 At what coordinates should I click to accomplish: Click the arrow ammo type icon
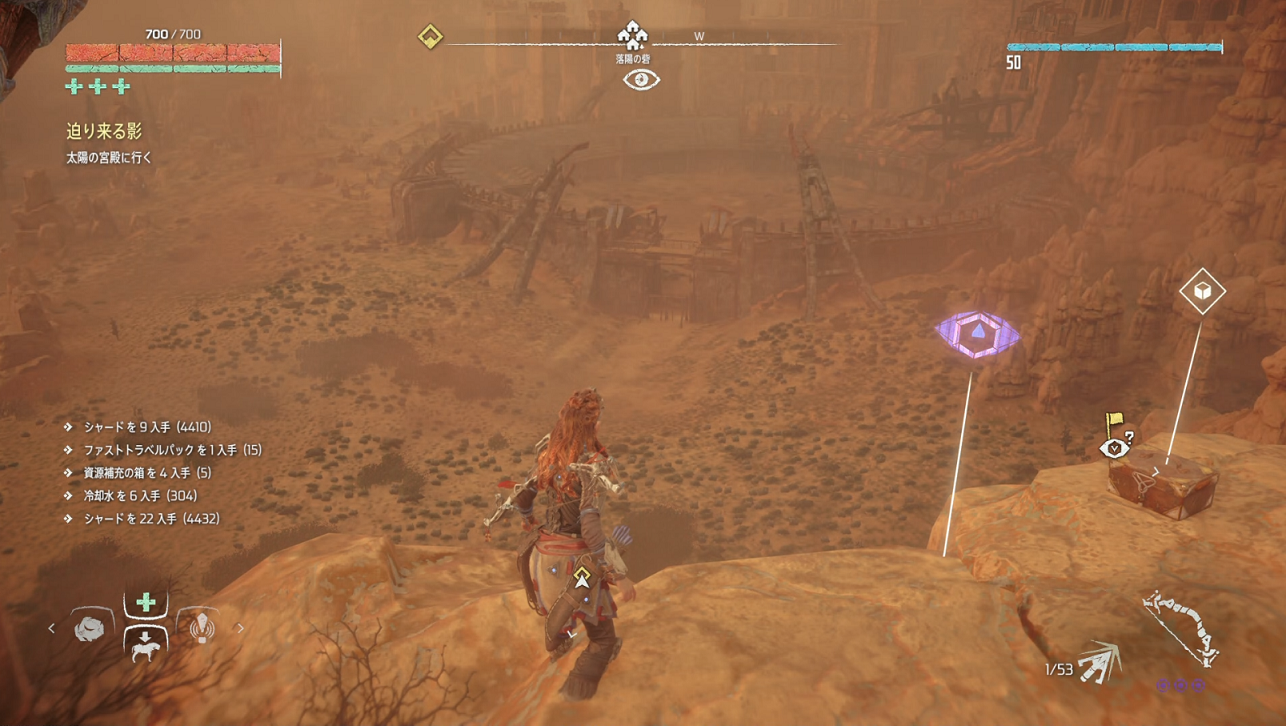click(x=1101, y=661)
